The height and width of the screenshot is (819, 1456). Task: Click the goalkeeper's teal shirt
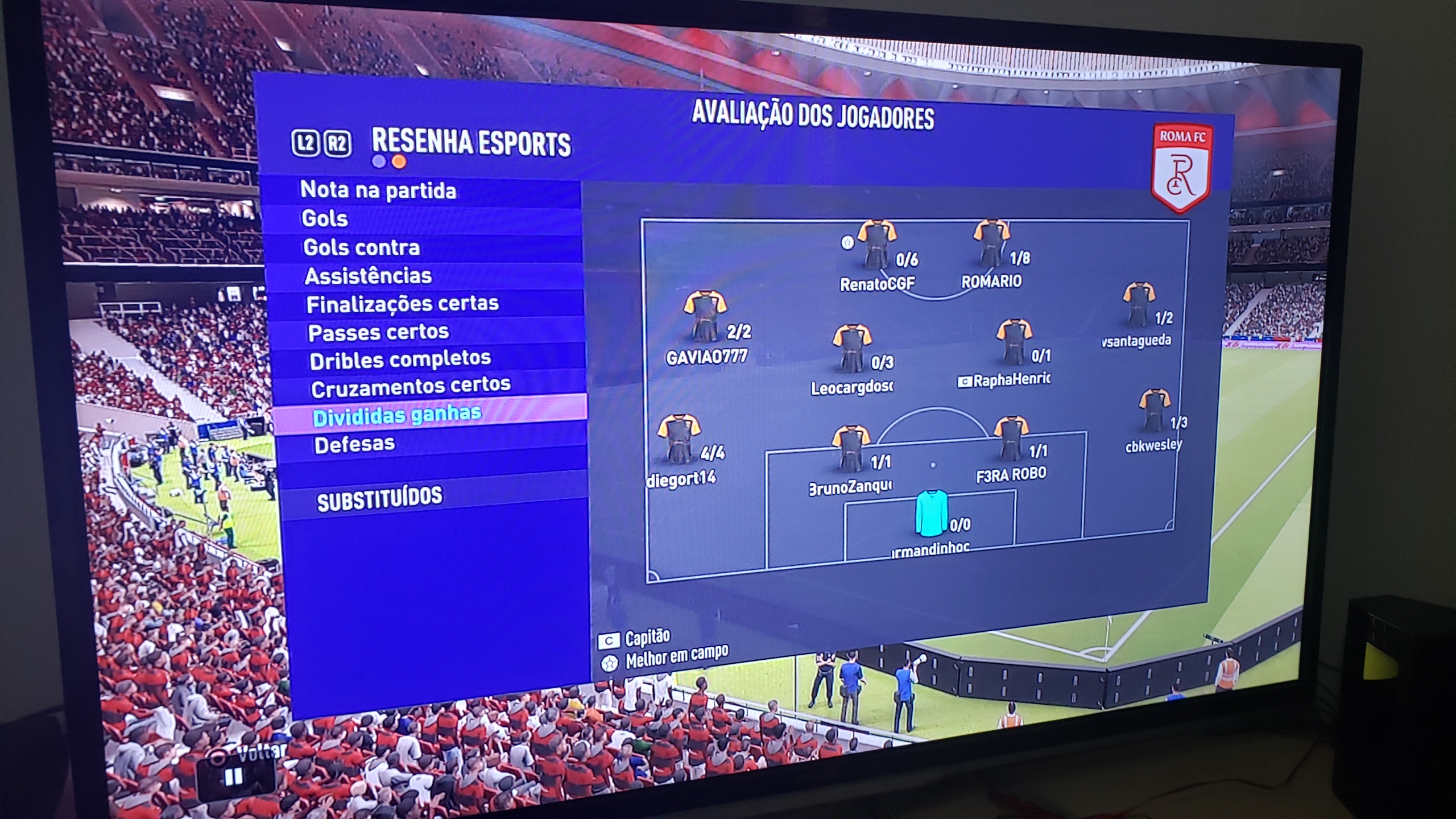(930, 514)
